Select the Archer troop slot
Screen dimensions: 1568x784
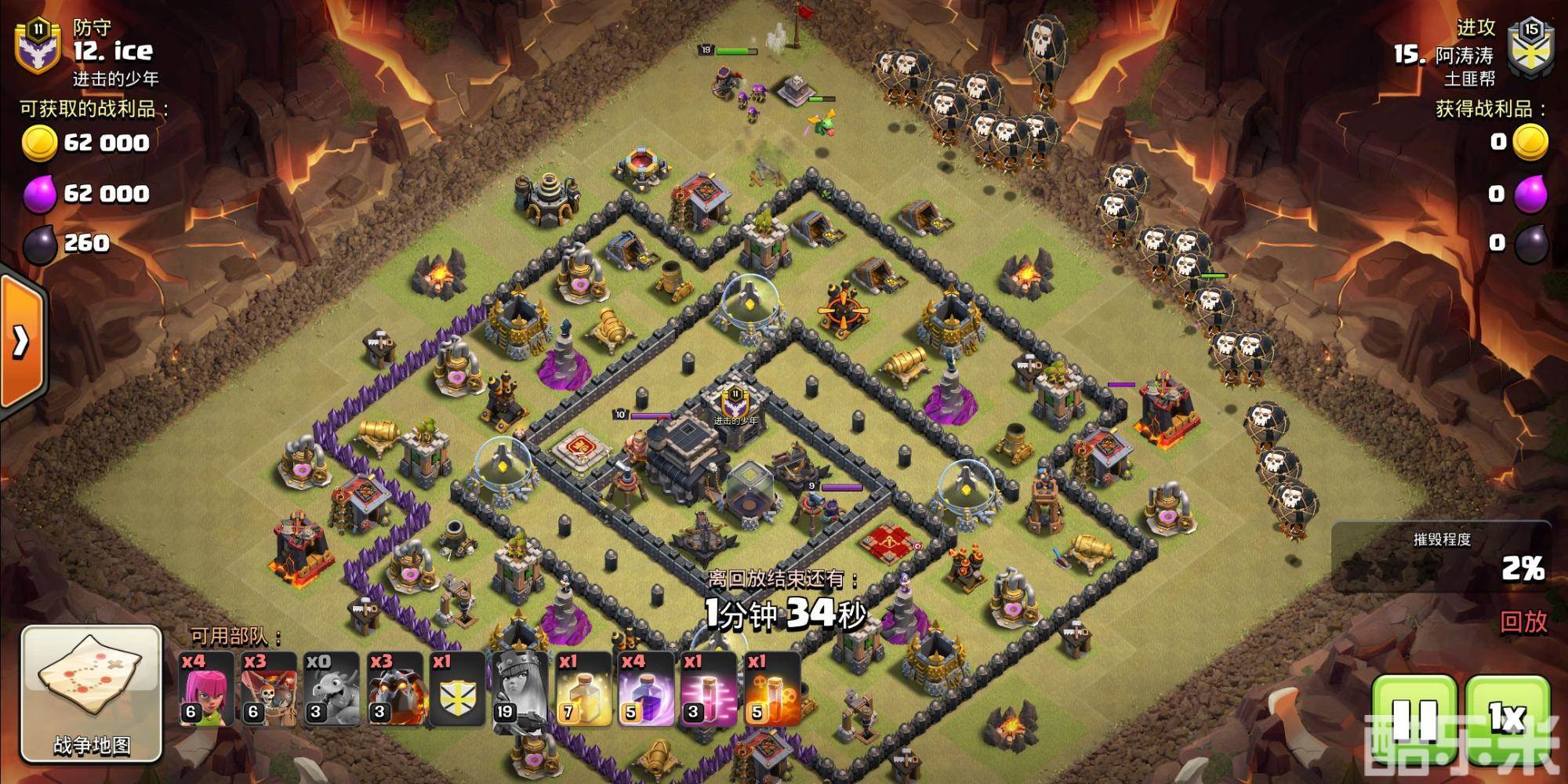(x=207, y=689)
